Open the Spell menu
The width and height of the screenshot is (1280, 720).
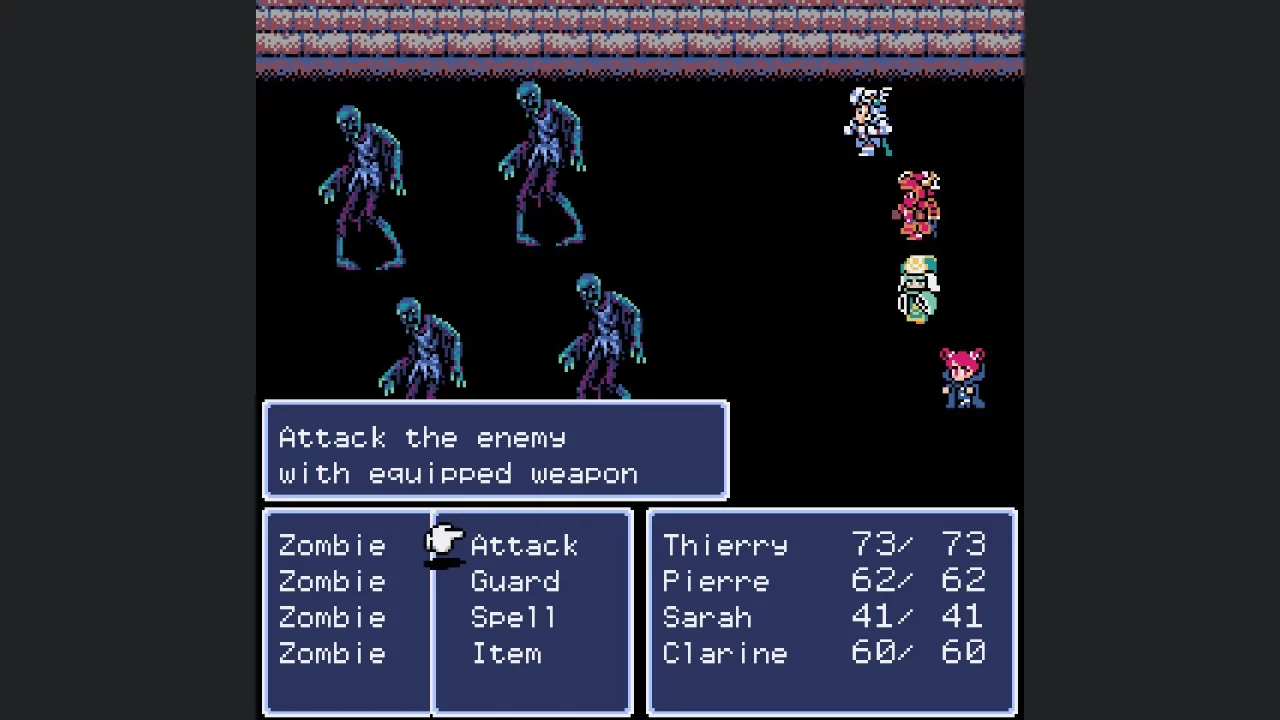[513, 617]
